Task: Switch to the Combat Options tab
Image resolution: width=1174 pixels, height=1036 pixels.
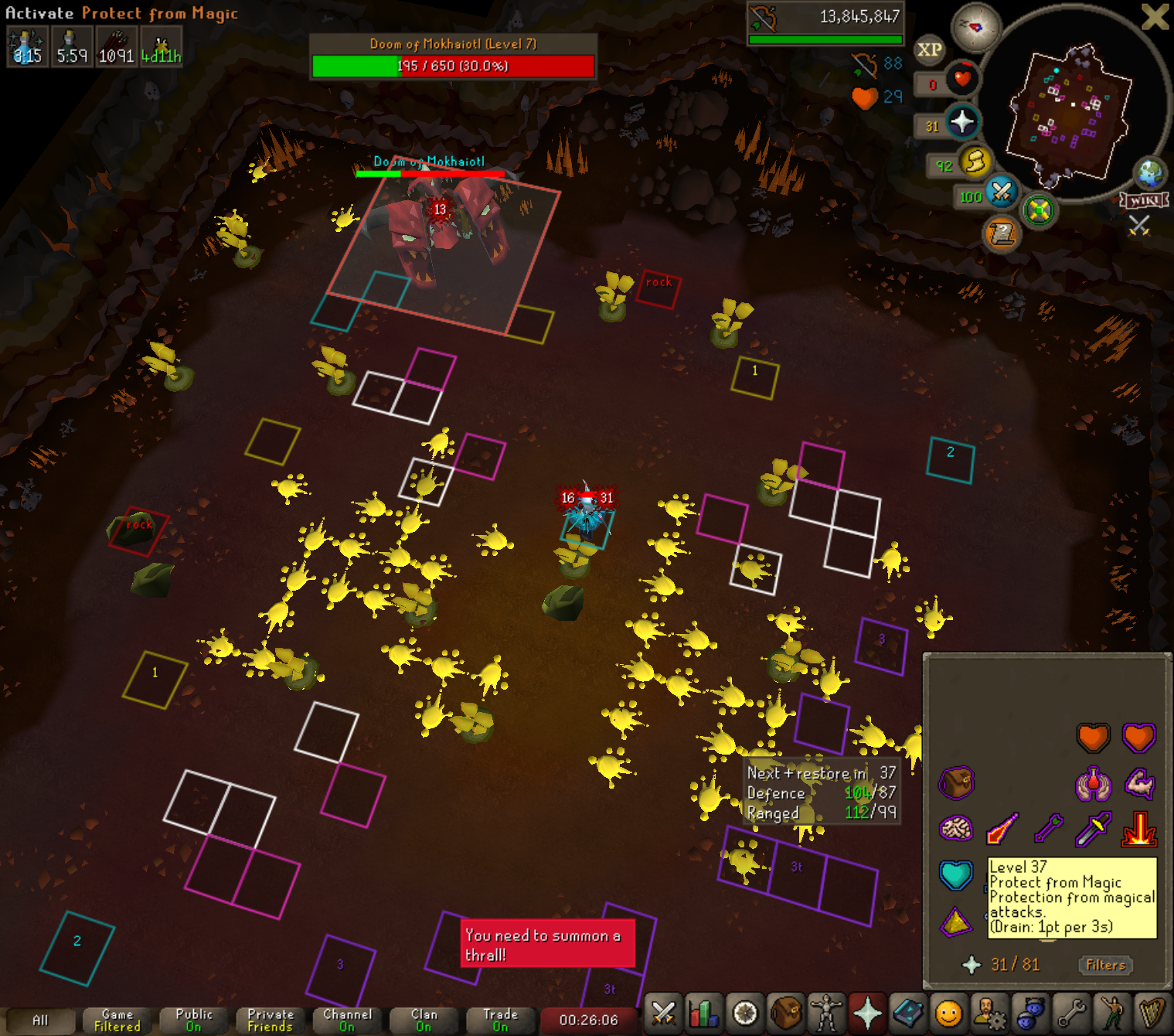Action: coord(663,1013)
